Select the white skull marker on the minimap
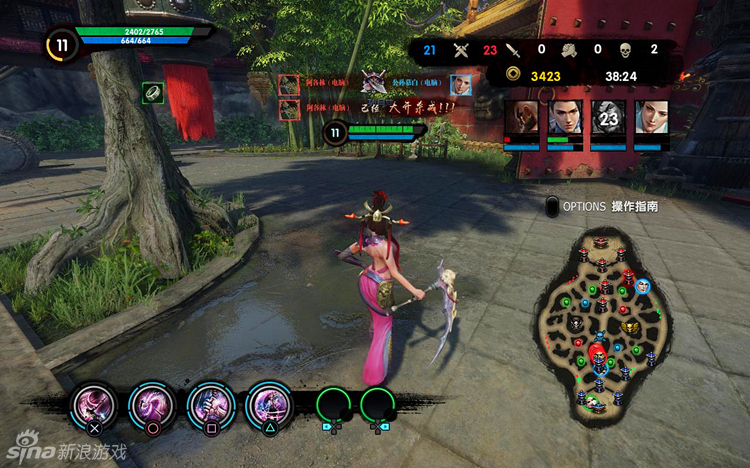This screenshot has height=468, width=750. tap(577, 324)
